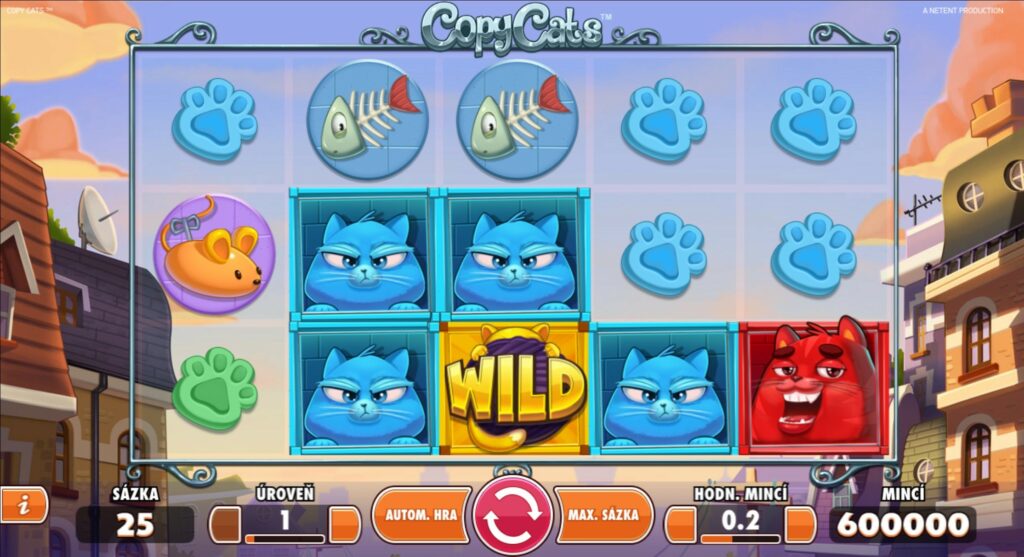The image size is (1024, 557).
Task: Open the orange info paytable button
Action: (23, 505)
